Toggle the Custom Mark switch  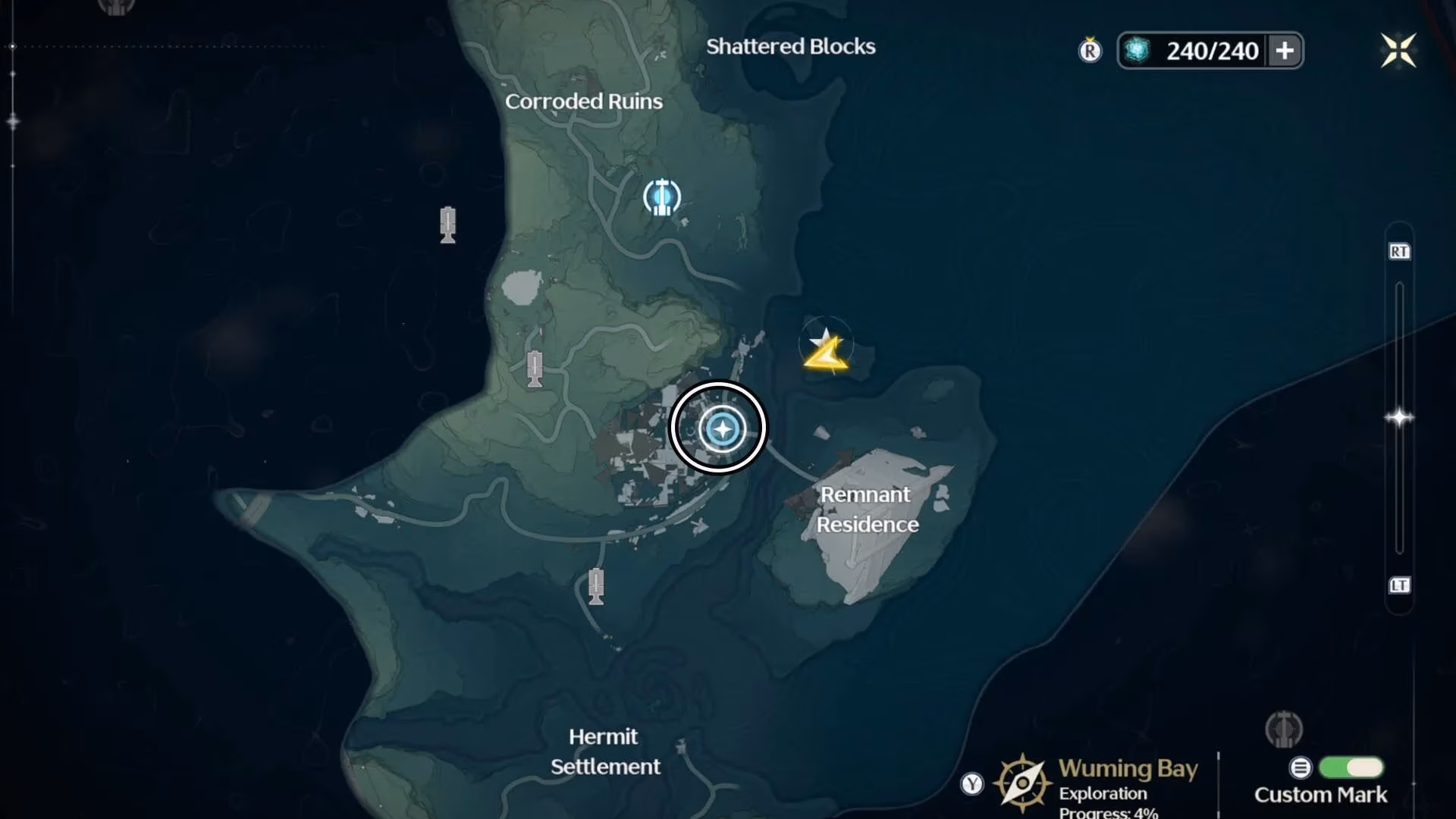(x=1351, y=767)
